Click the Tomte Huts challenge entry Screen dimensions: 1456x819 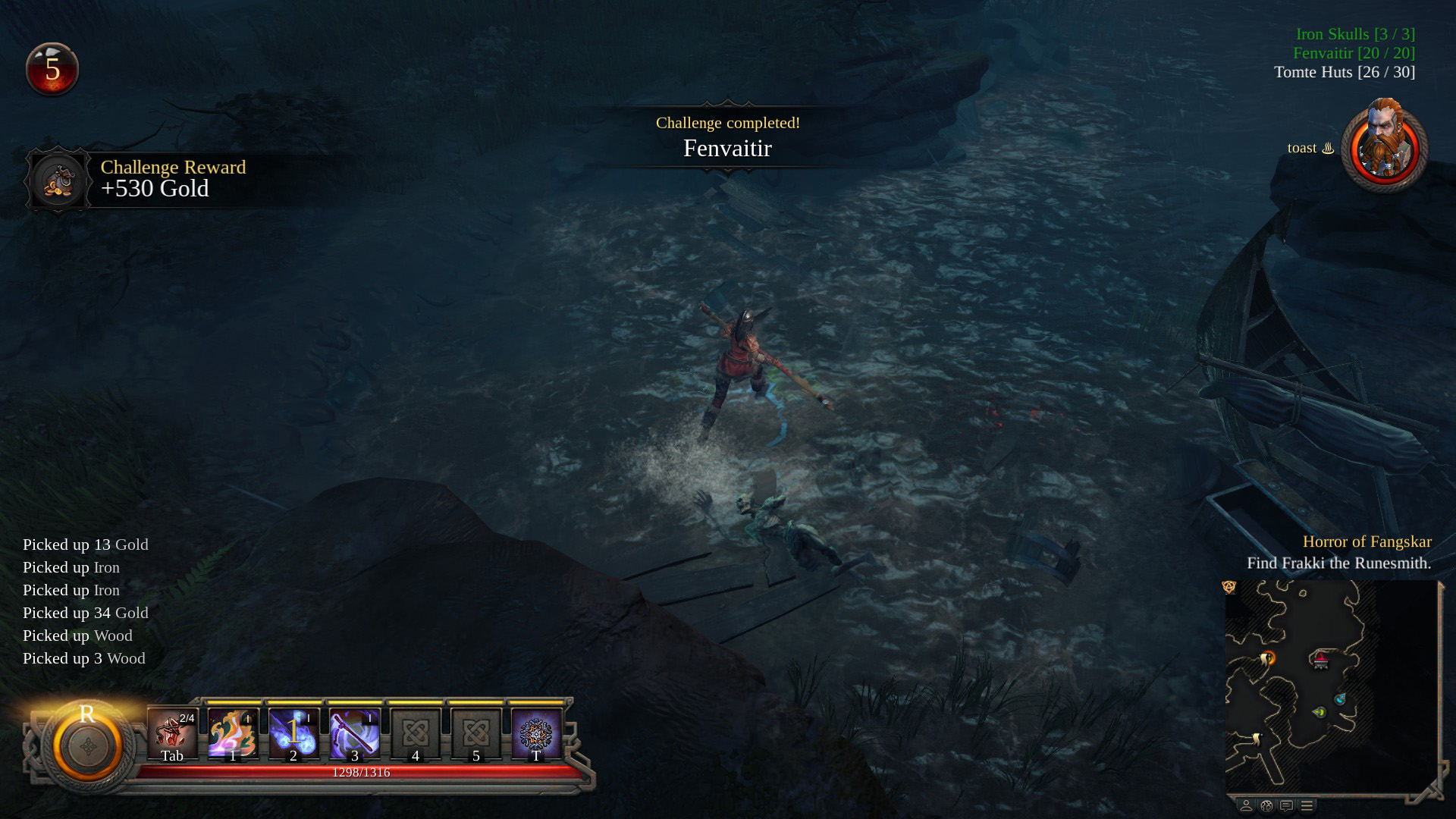[1344, 72]
